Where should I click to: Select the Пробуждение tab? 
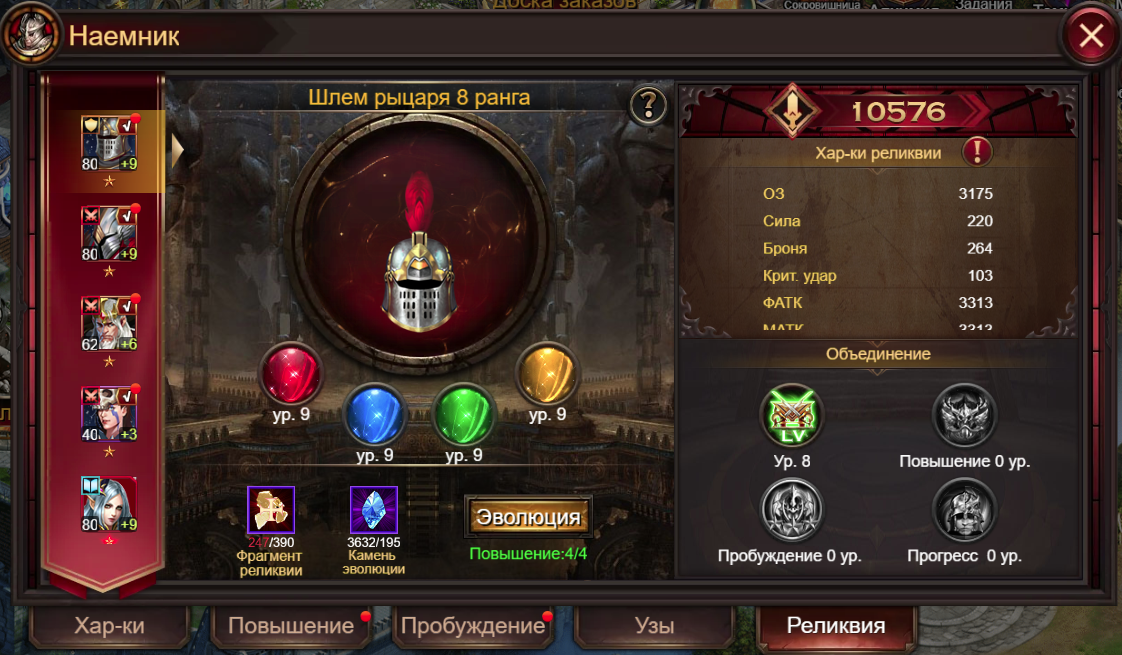(x=473, y=626)
